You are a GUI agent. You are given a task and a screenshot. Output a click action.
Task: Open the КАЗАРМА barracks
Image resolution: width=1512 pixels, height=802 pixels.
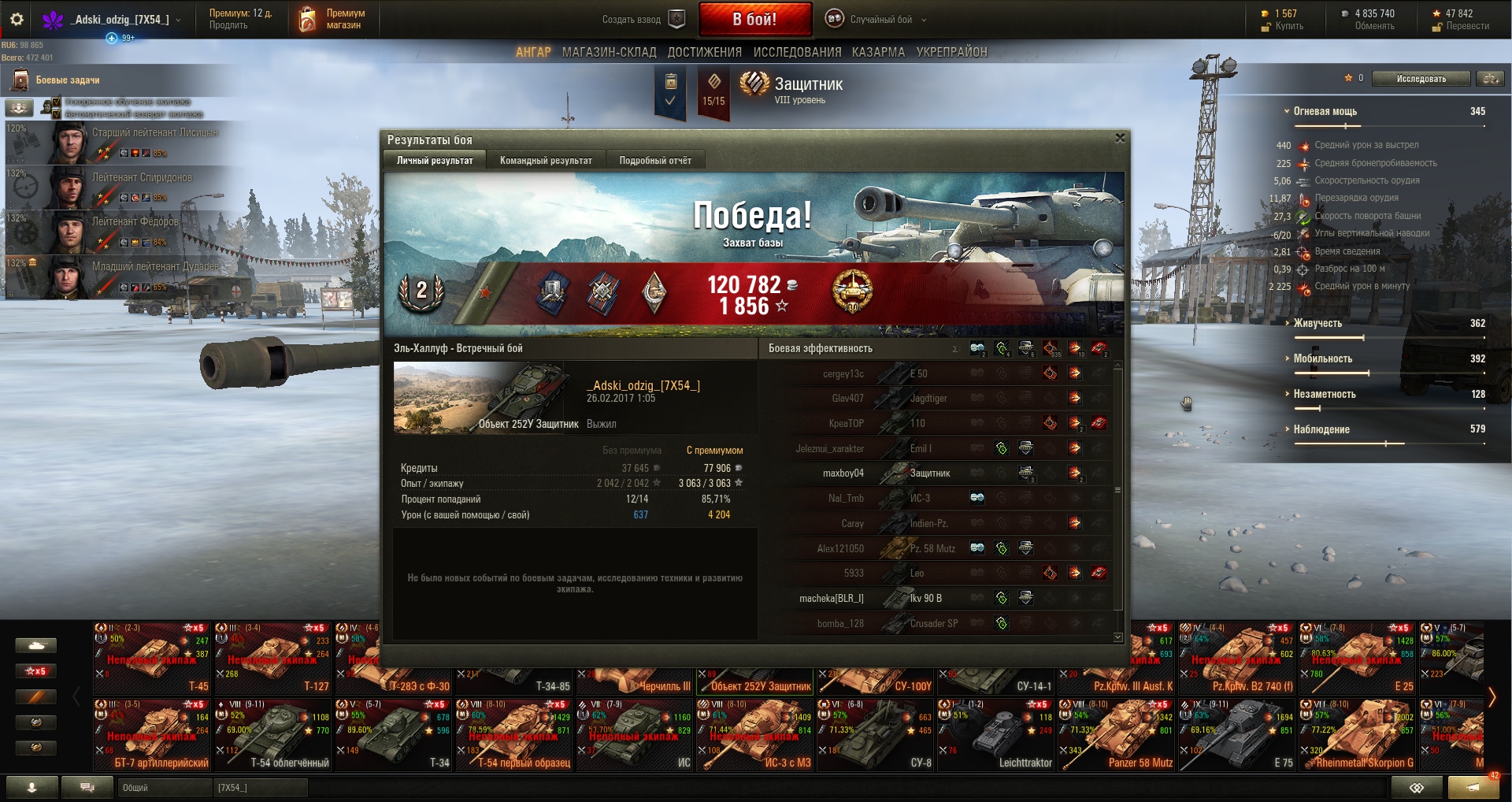click(x=878, y=52)
